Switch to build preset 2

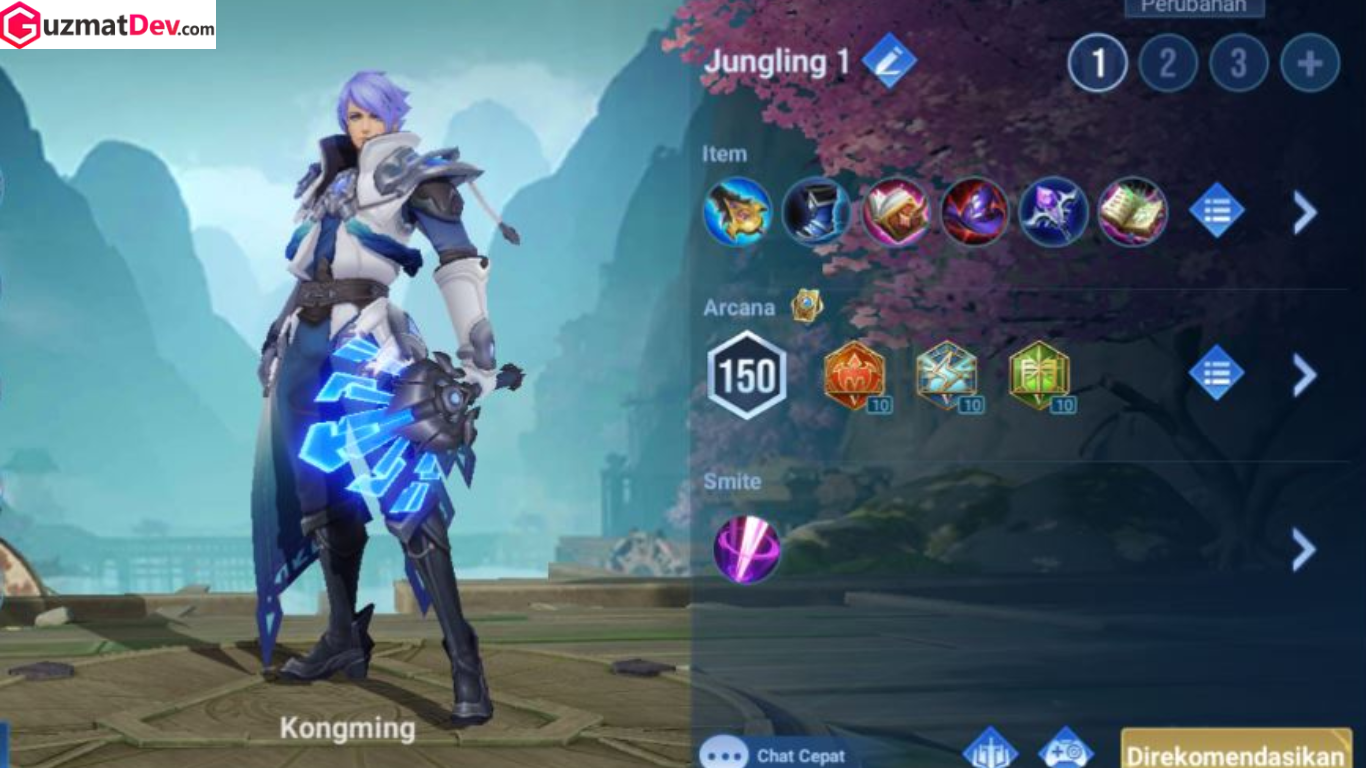1168,63
